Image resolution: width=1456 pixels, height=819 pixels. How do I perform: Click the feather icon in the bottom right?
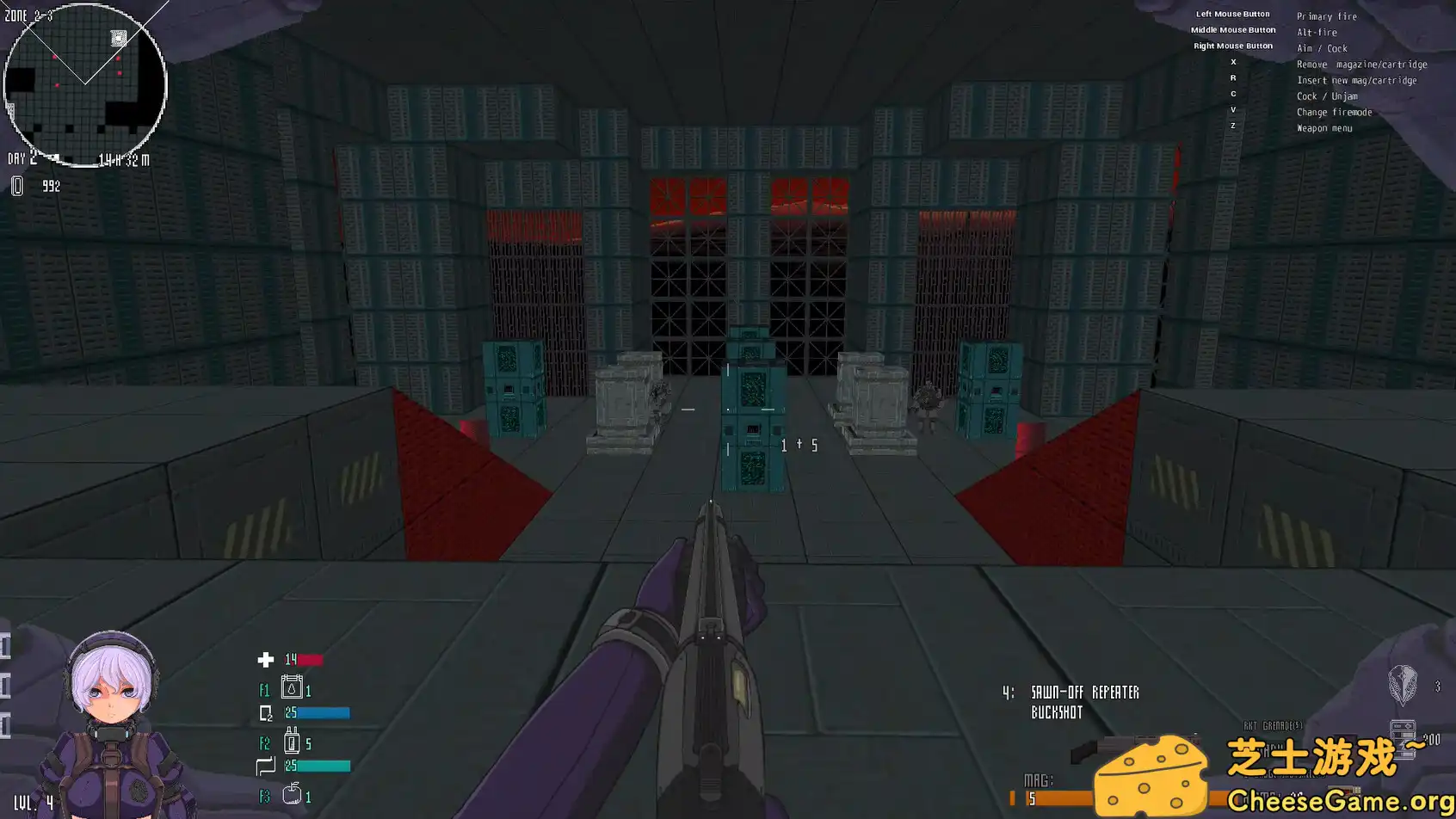coord(1404,686)
